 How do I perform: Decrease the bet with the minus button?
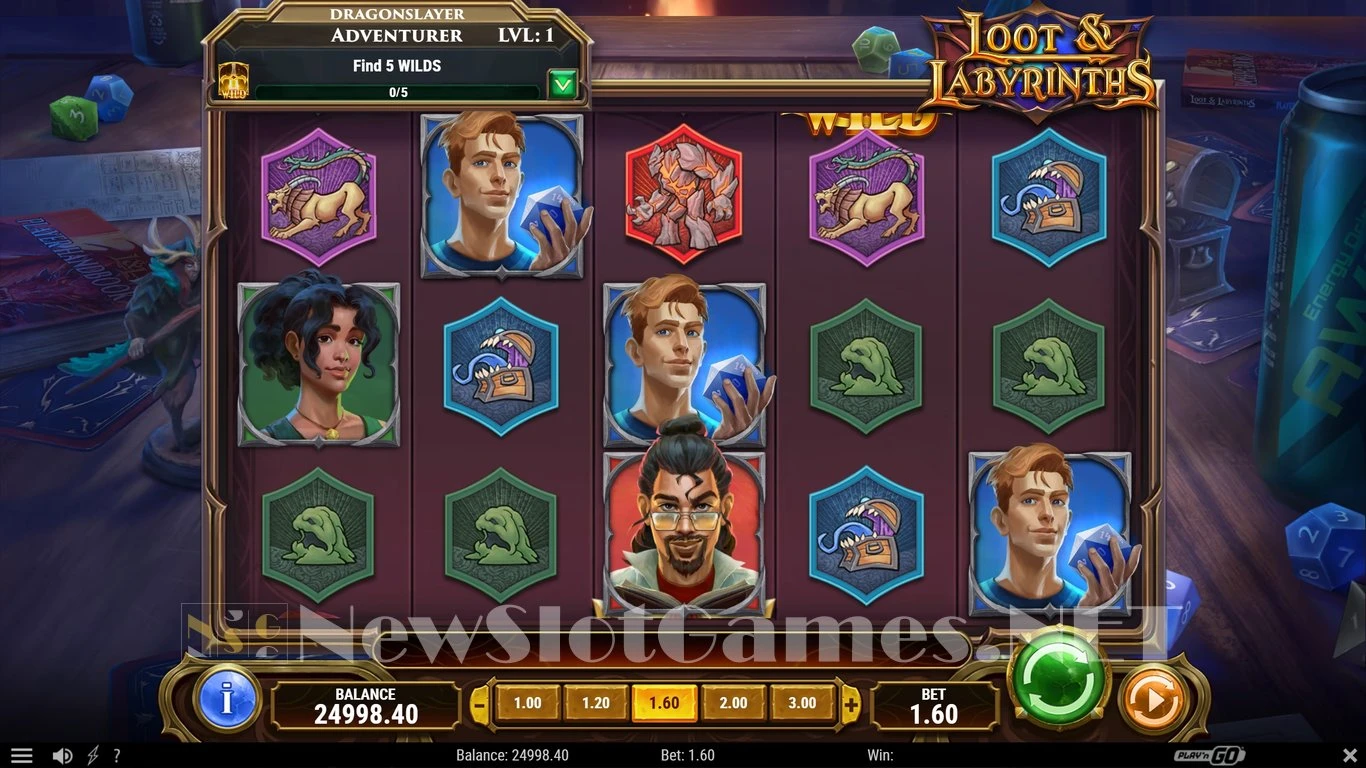point(480,704)
